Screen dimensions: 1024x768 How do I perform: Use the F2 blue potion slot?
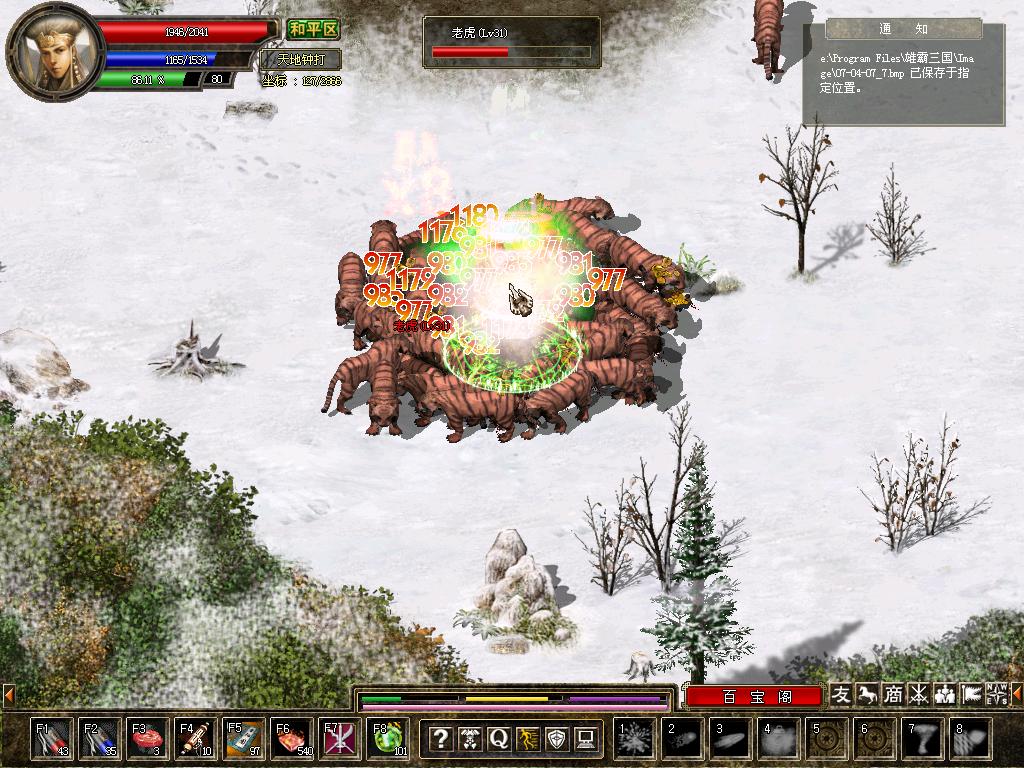tap(98, 738)
